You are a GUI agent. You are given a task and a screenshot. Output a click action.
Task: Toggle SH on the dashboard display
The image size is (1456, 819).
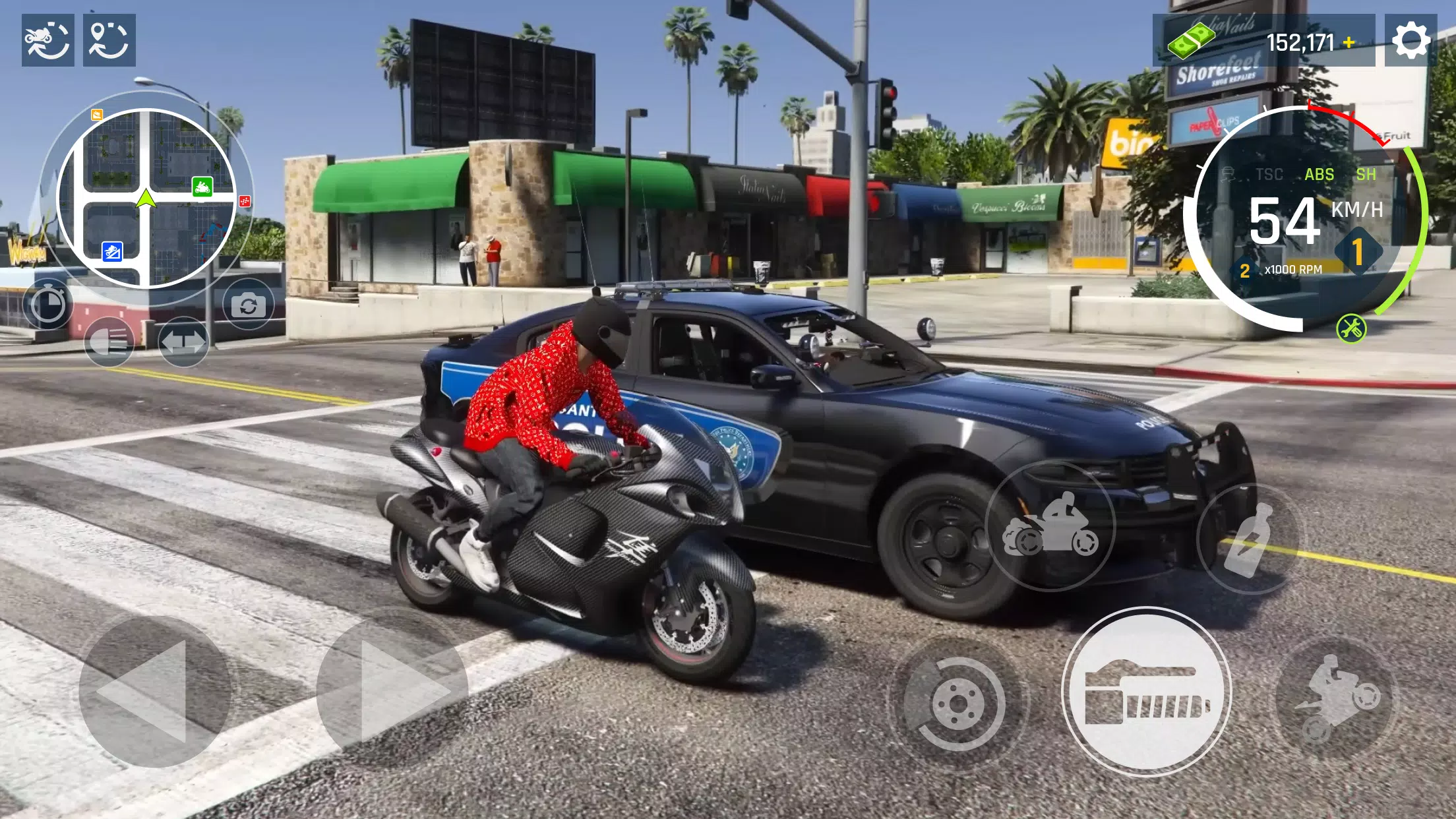[1367, 175]
